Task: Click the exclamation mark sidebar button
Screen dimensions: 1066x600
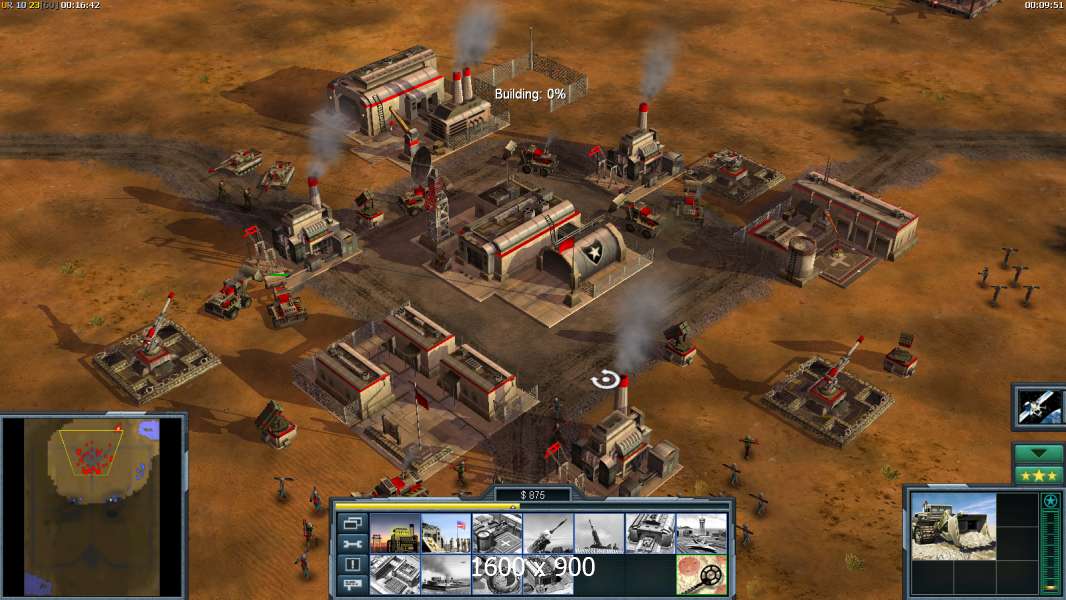Action: coord(352,565)
